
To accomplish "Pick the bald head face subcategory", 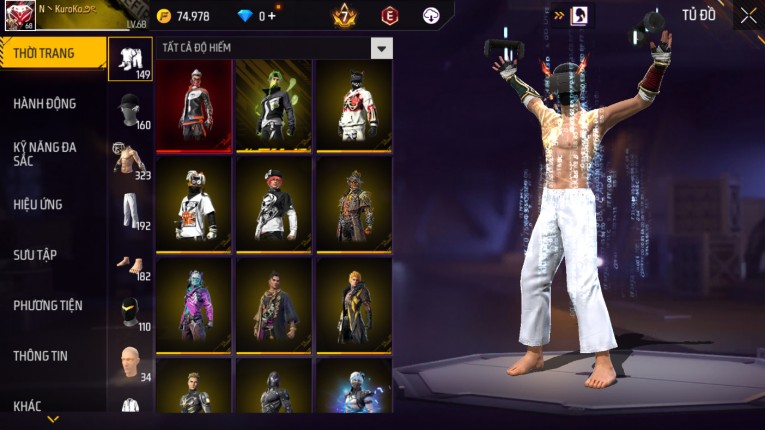I will [x=130, y=362].
